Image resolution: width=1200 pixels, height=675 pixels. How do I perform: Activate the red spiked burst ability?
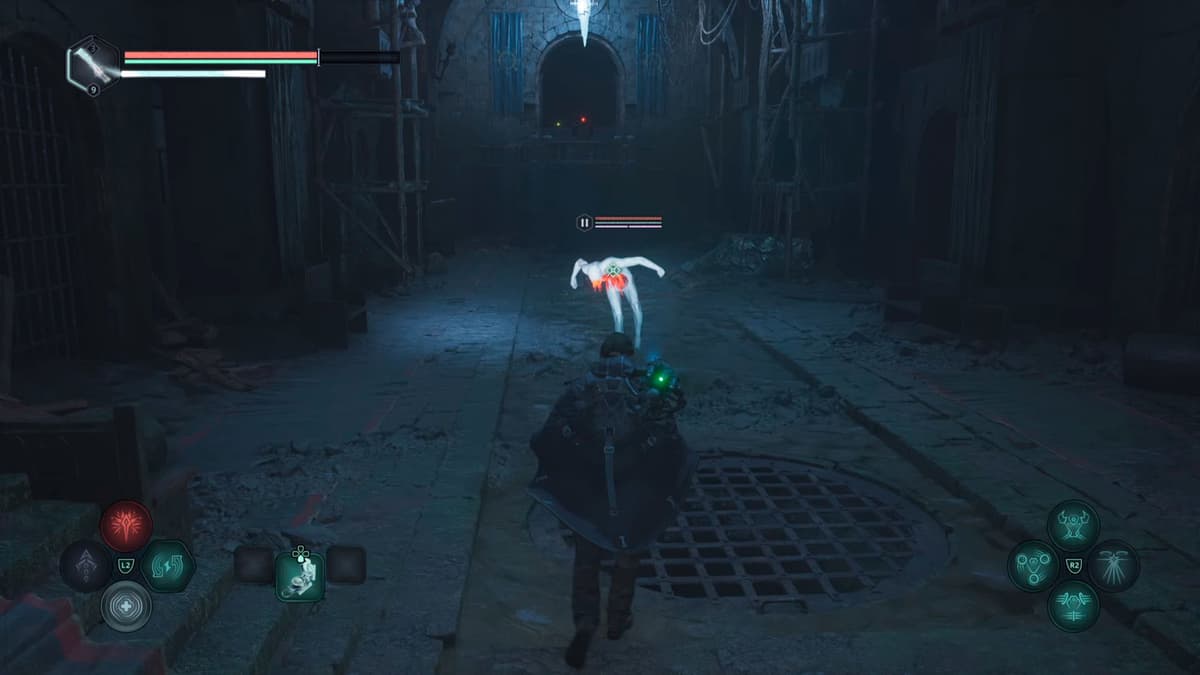(x=126, y=526)
